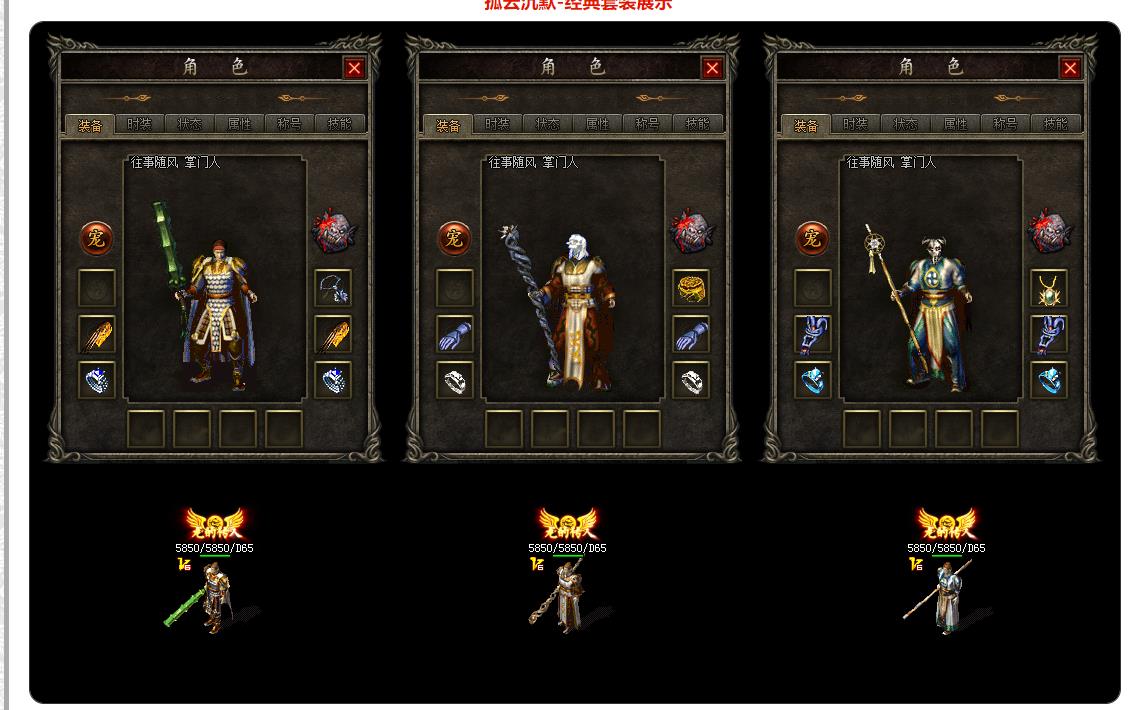
Task: Choose the 装备 tab in the golden-staff taoist panel
Action: (806, 125)
